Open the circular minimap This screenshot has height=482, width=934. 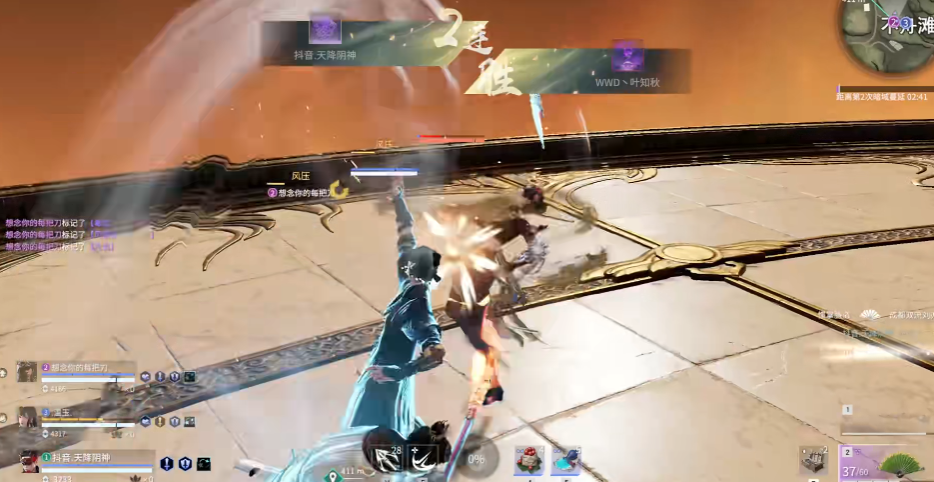pos(885,38)
